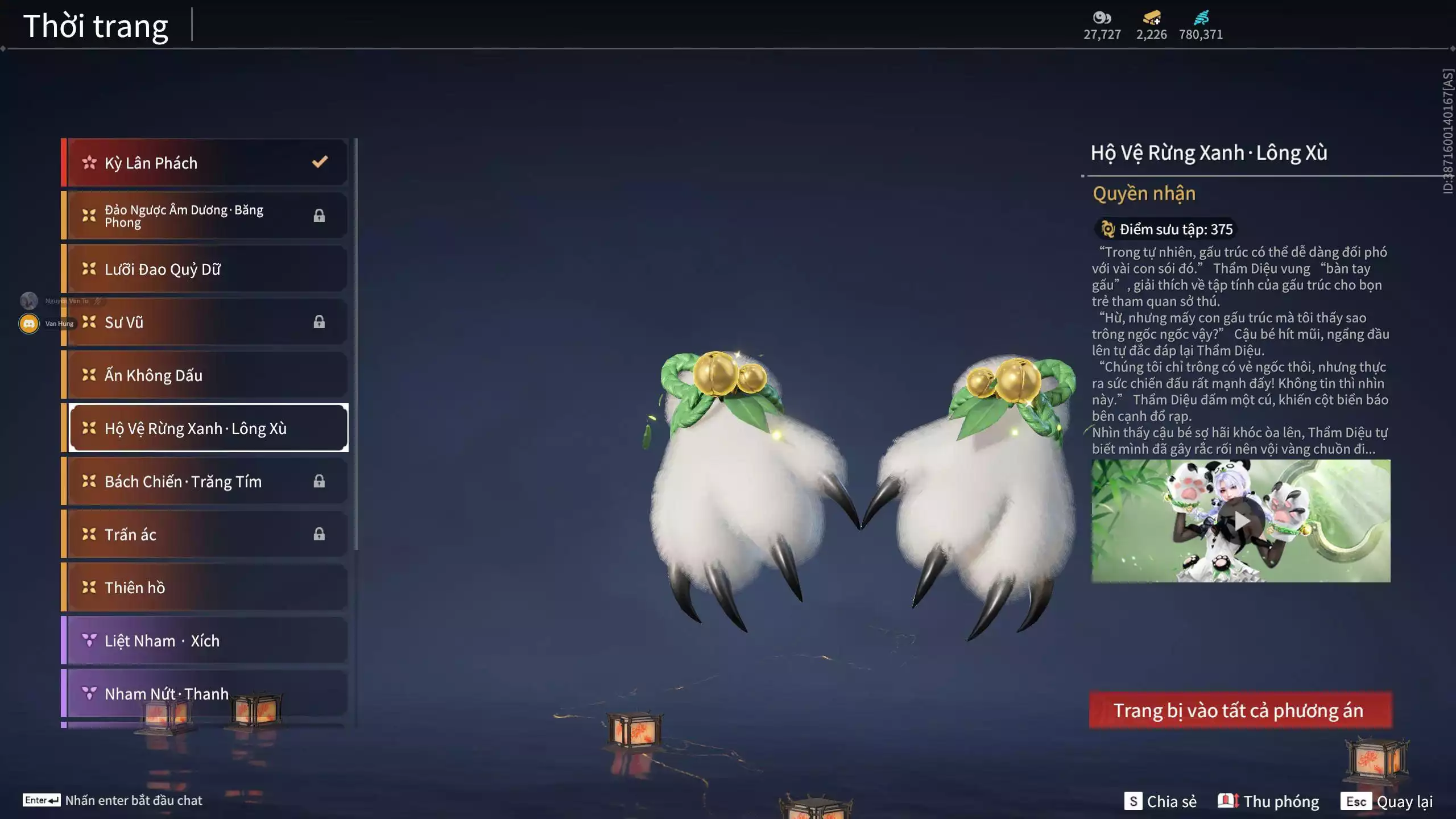Image resolution: width=1456 pixels, height=819 pixels.
Task: Click the lock icon on Trấn ác
Action: tap(319, 534)
